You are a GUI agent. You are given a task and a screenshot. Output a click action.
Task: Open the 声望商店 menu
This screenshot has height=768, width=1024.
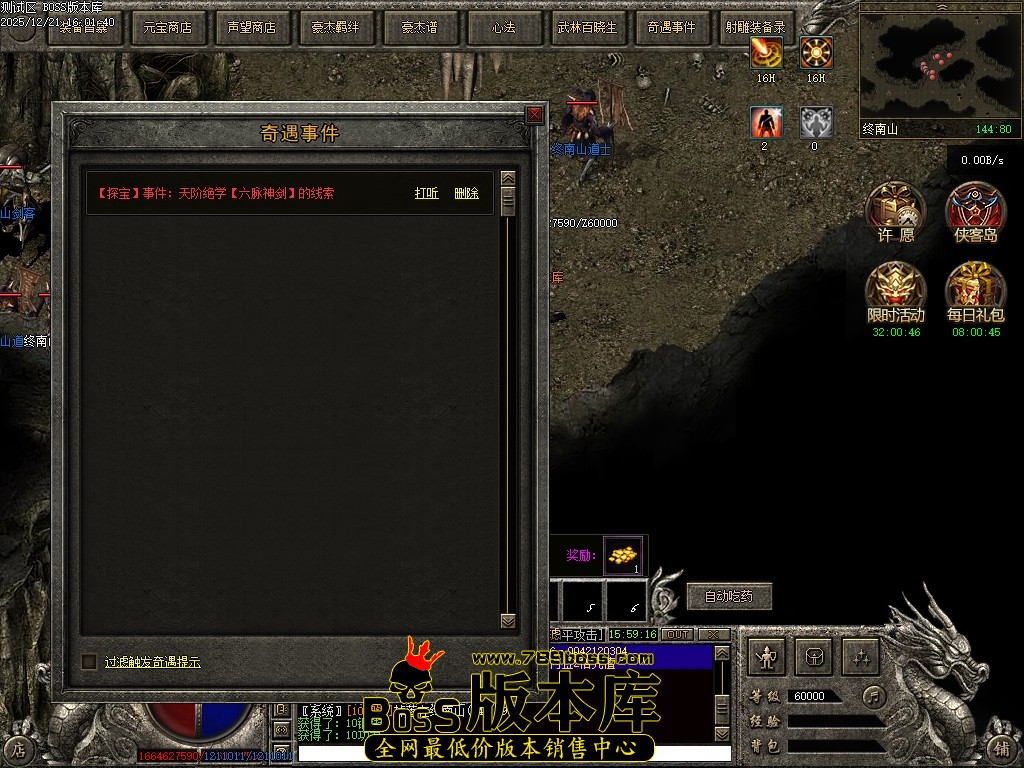[x=252, y=28]
